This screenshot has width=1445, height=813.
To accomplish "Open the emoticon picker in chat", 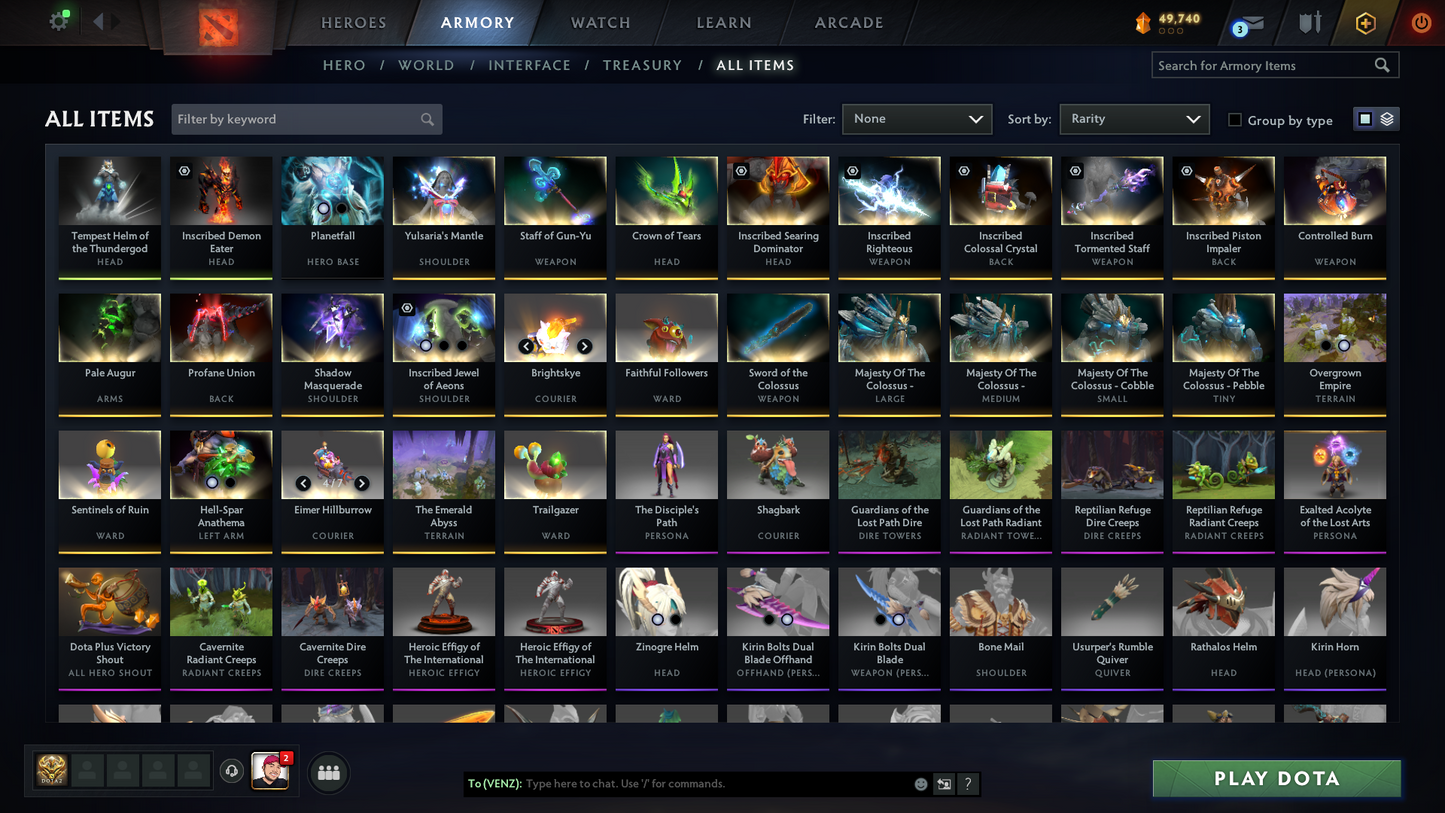I will [x=920, y=784].
